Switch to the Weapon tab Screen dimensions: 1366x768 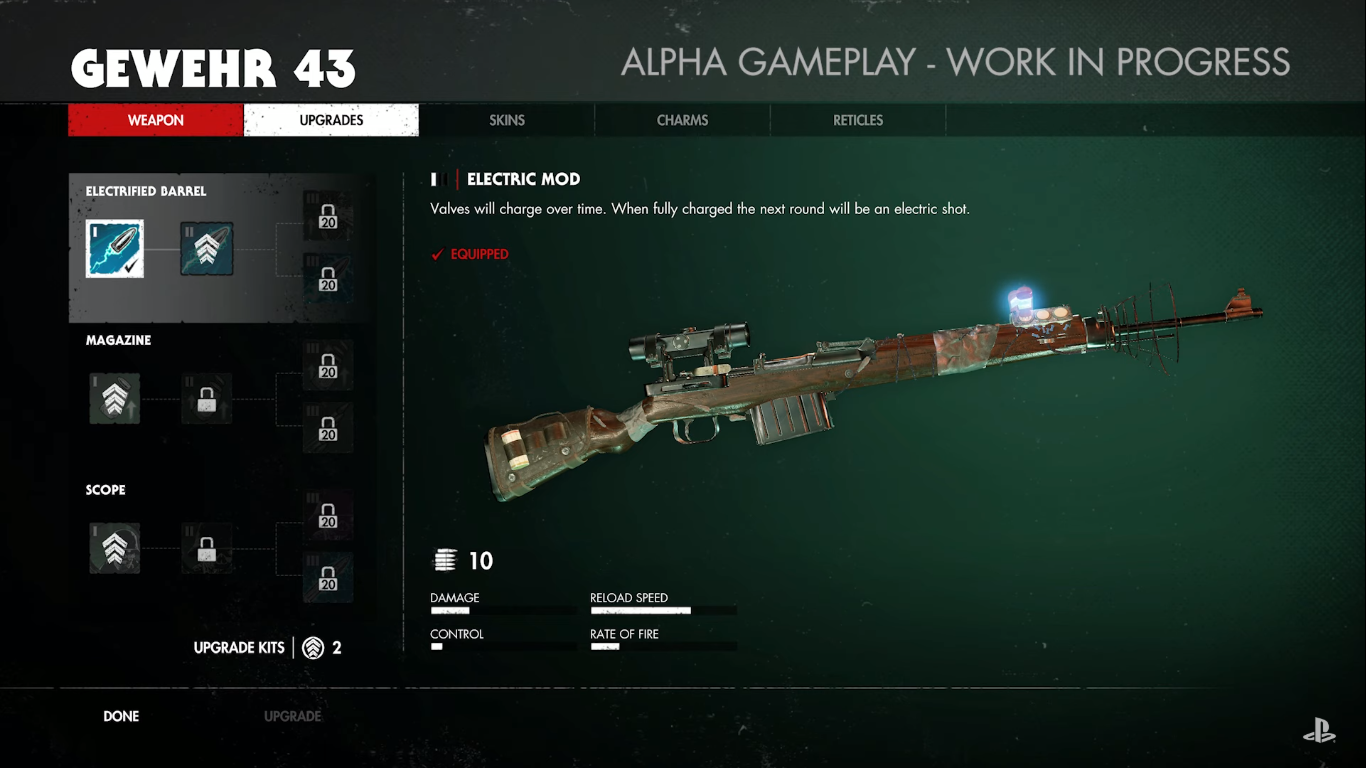[155, 120]
